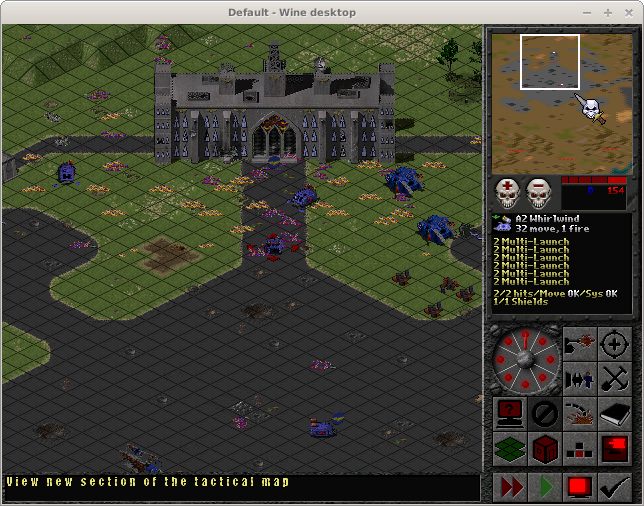644x506 pixels.
Task: Choose the crossed shovel and pickaxe button
Action: click(x=614, y=378)
